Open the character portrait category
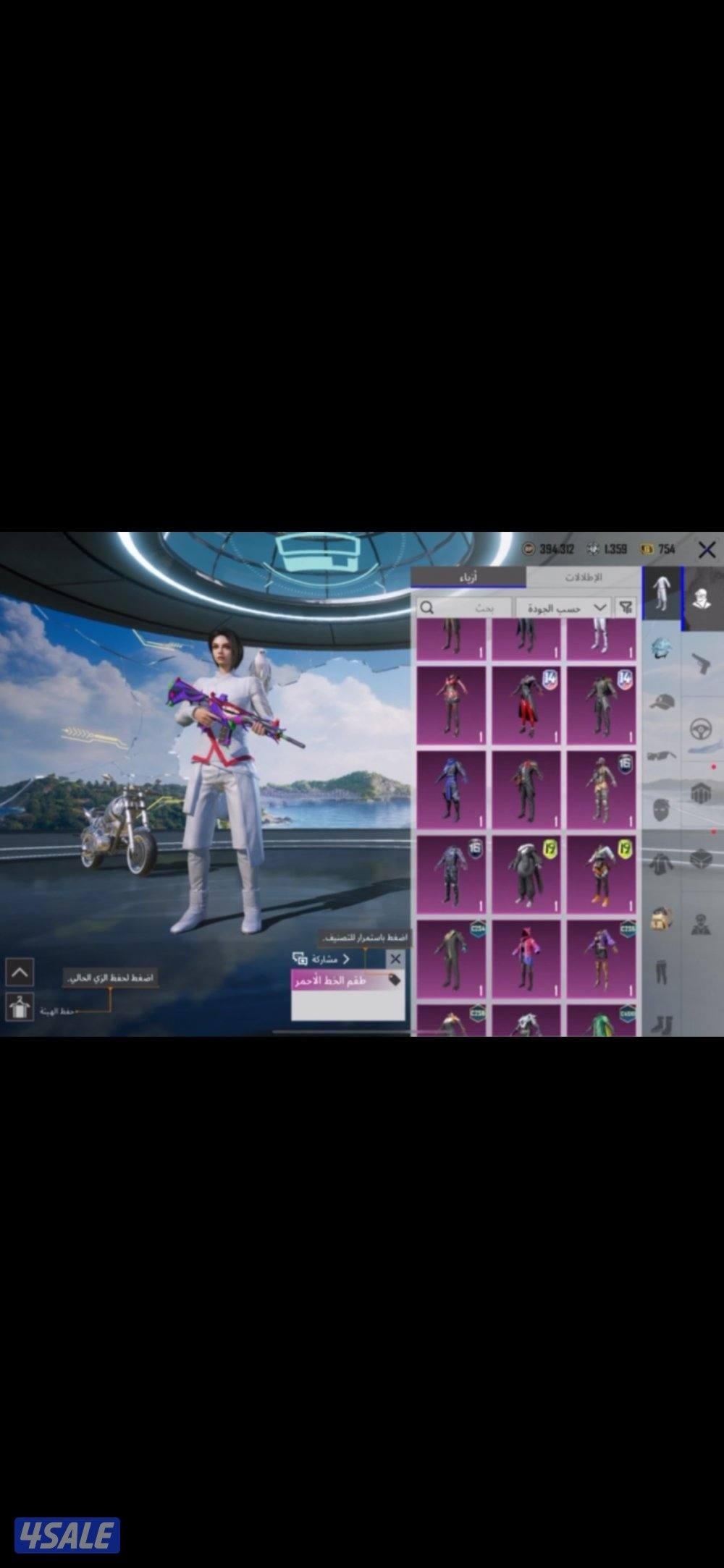This screenshot has height=1568, width=724. pyautogui.click(x=702, y=598)
